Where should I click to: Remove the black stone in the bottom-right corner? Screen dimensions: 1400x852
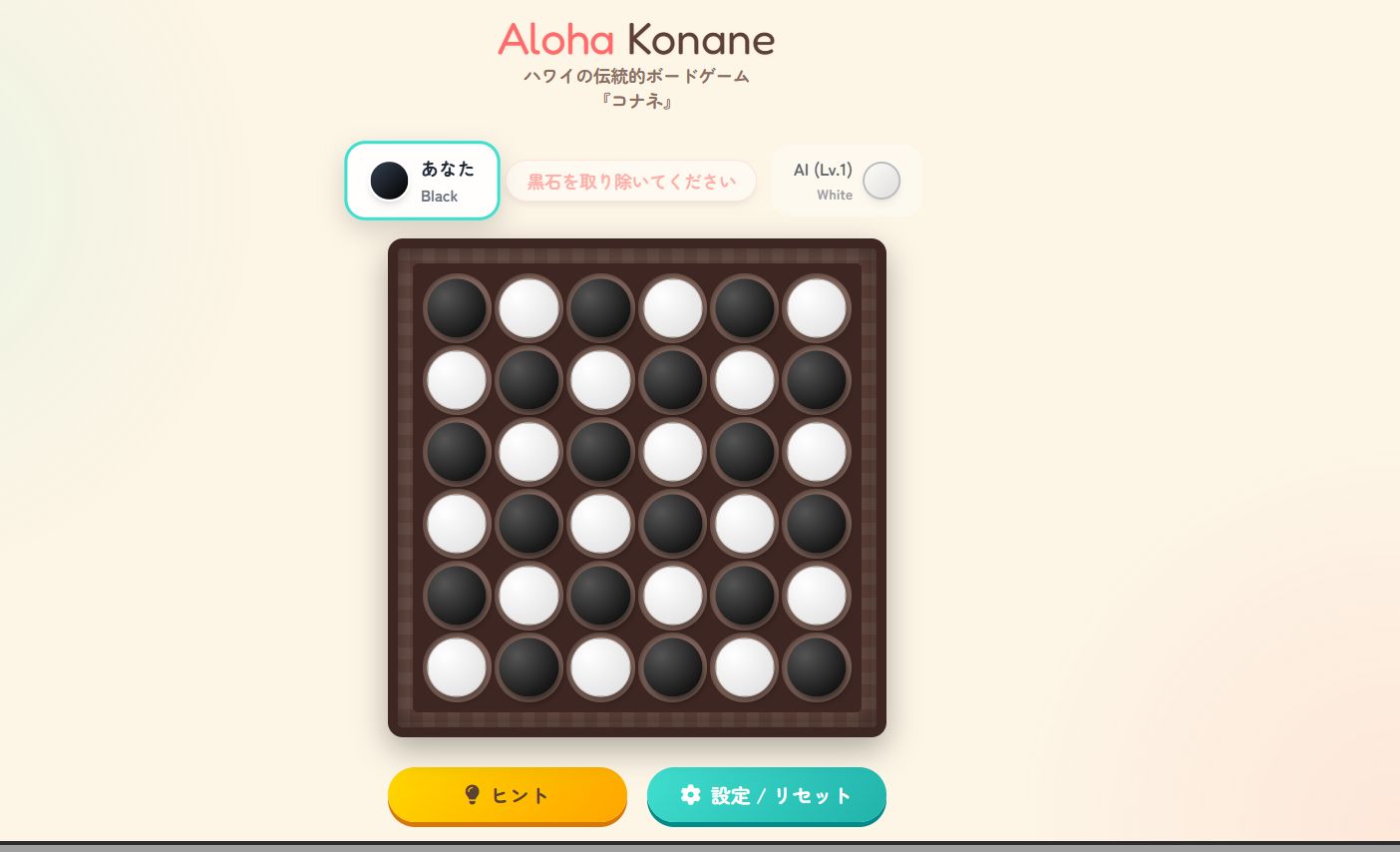pyautogui.click(x=816, y=667)
